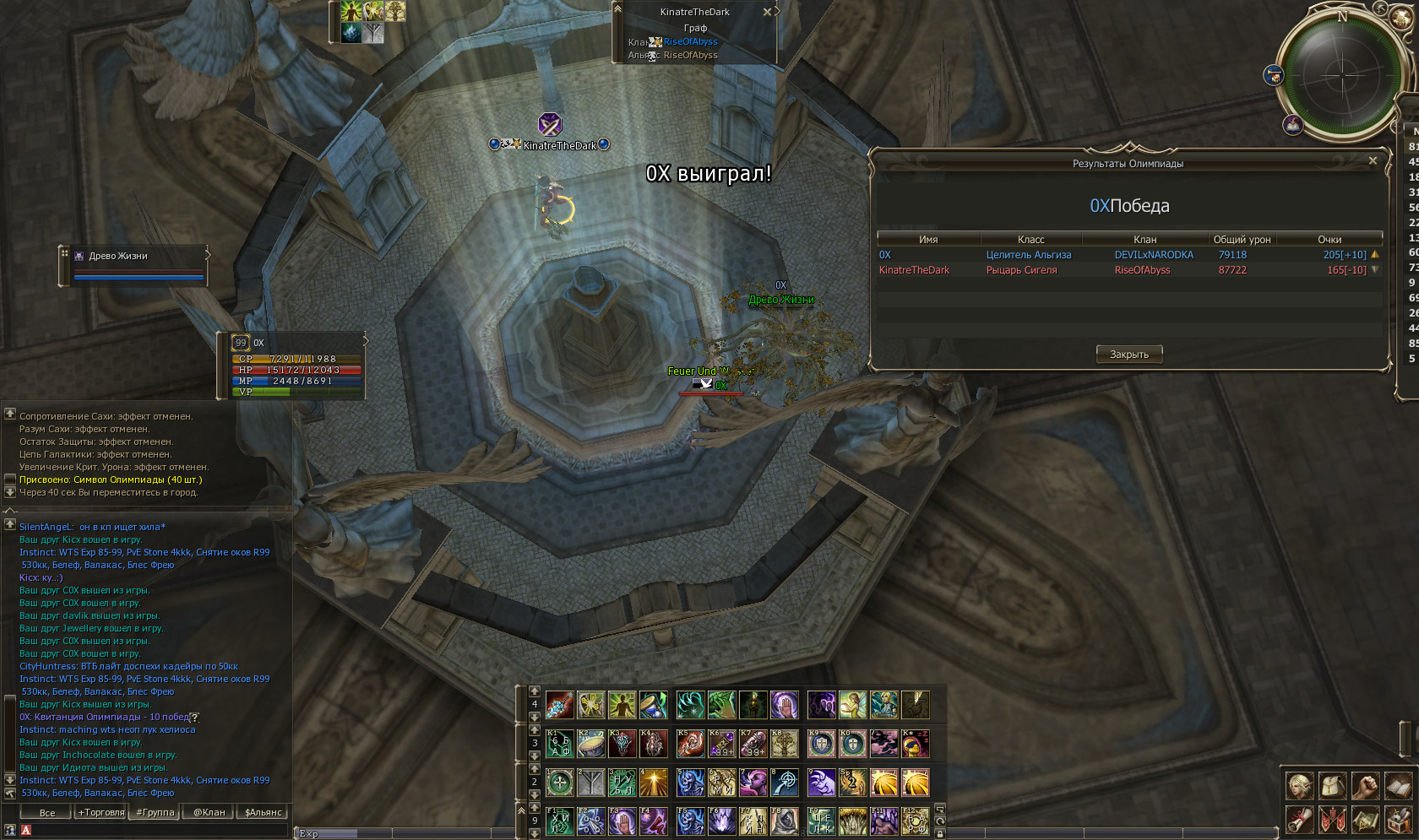
Task: Open the system menu chest icon
Action: click(1398, 819)
